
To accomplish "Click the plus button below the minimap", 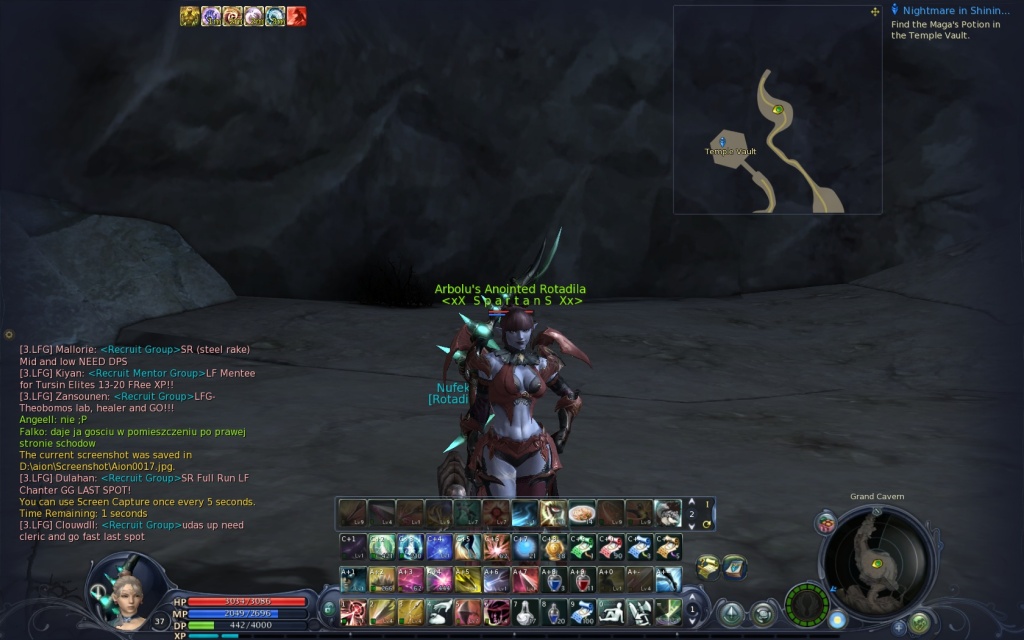I will [898, 627].
